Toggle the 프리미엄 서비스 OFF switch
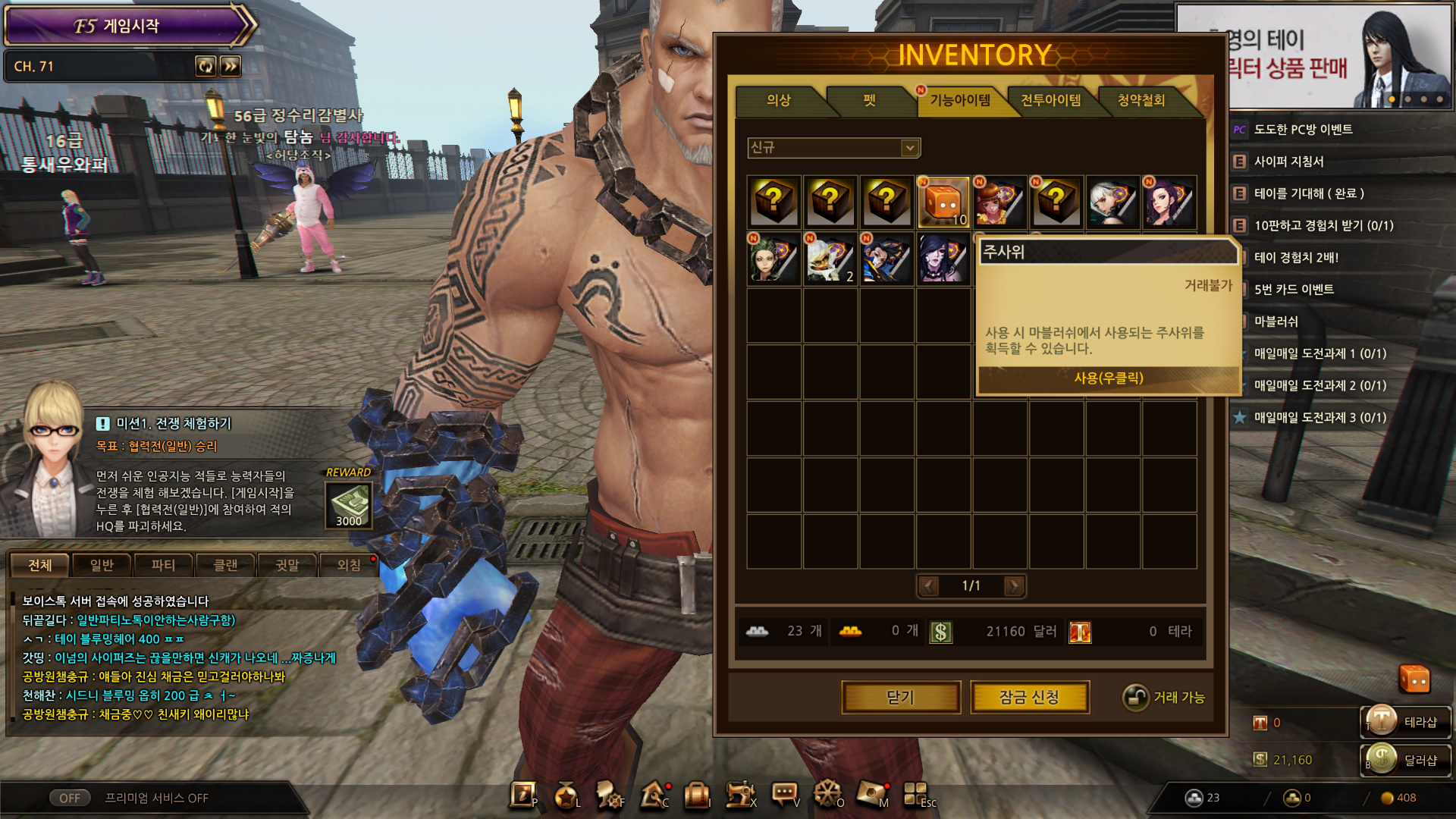 70,798
